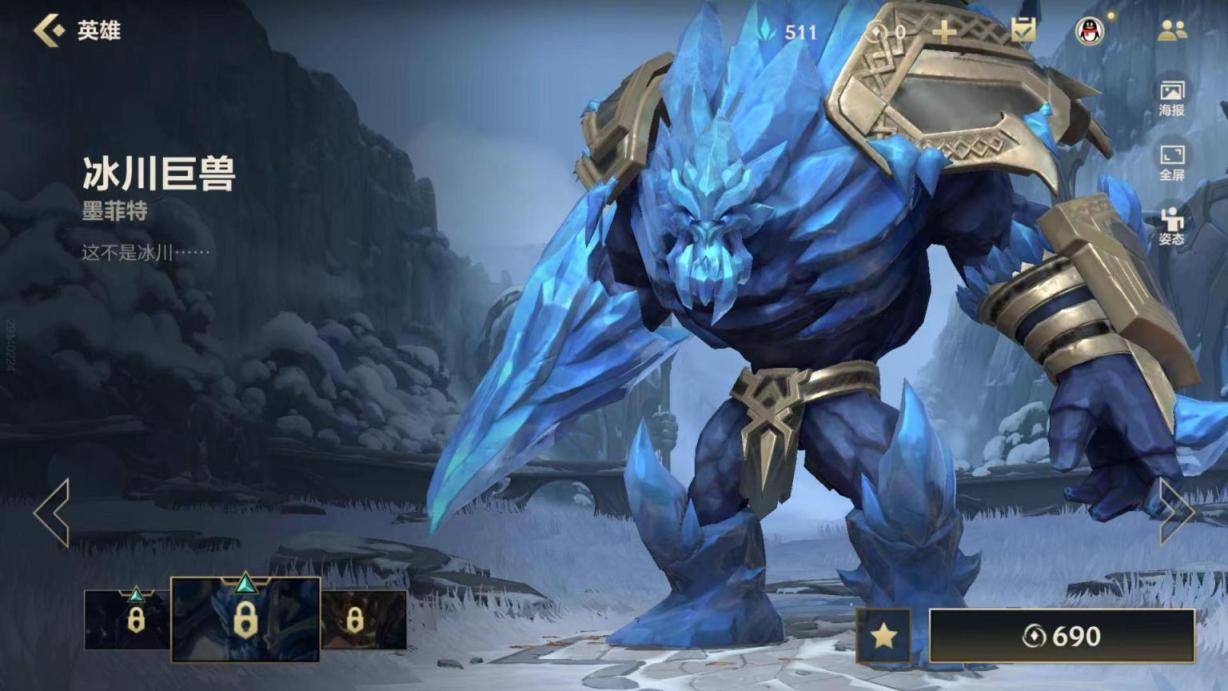Viewport: 1228px width, 691px height.
Task: Open the checklist missions icon
Action: click(x=1023, y=31)
